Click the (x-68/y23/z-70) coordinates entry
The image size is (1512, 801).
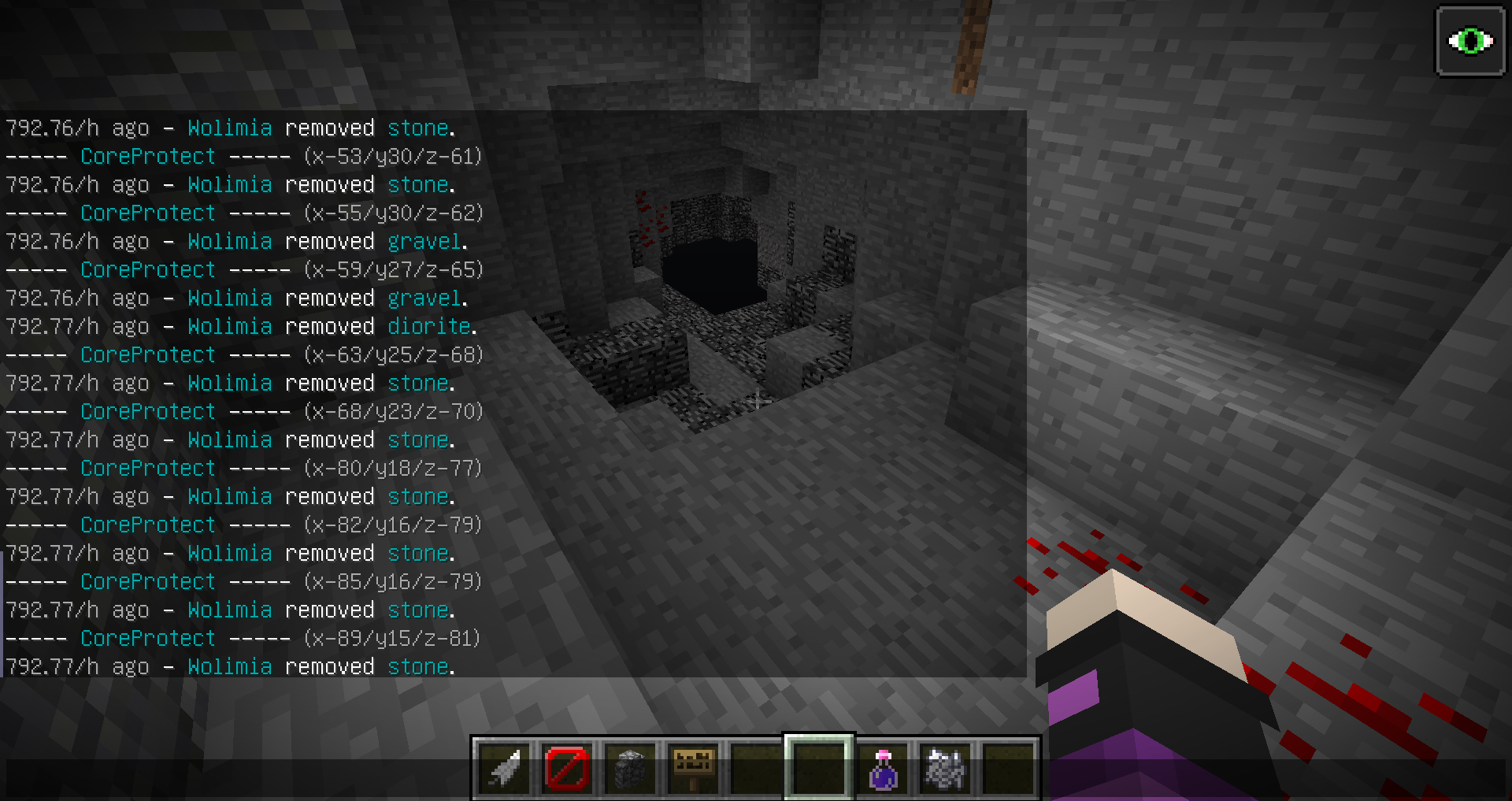393,412
